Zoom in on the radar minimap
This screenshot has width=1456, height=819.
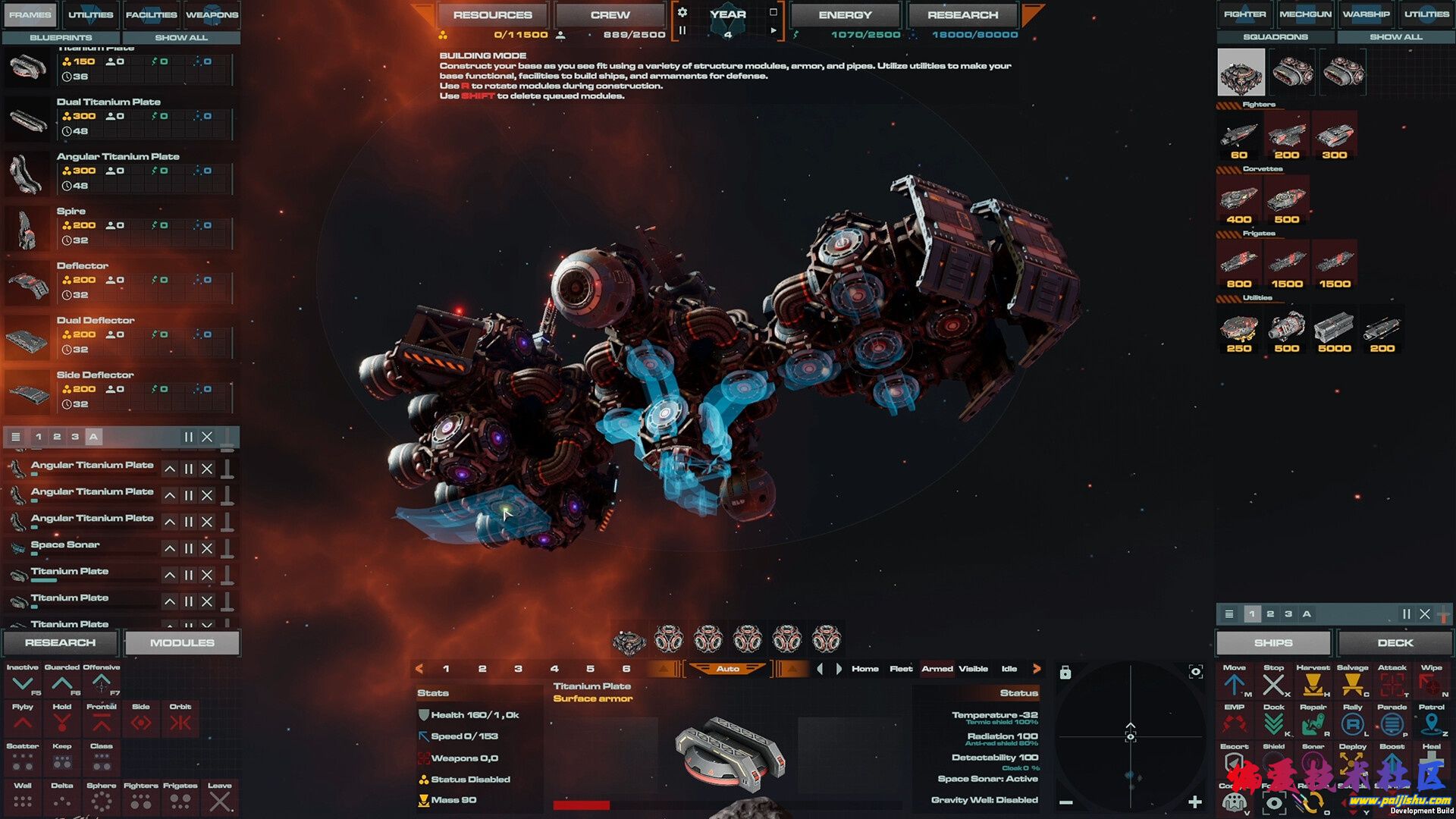coord(1195,802)
